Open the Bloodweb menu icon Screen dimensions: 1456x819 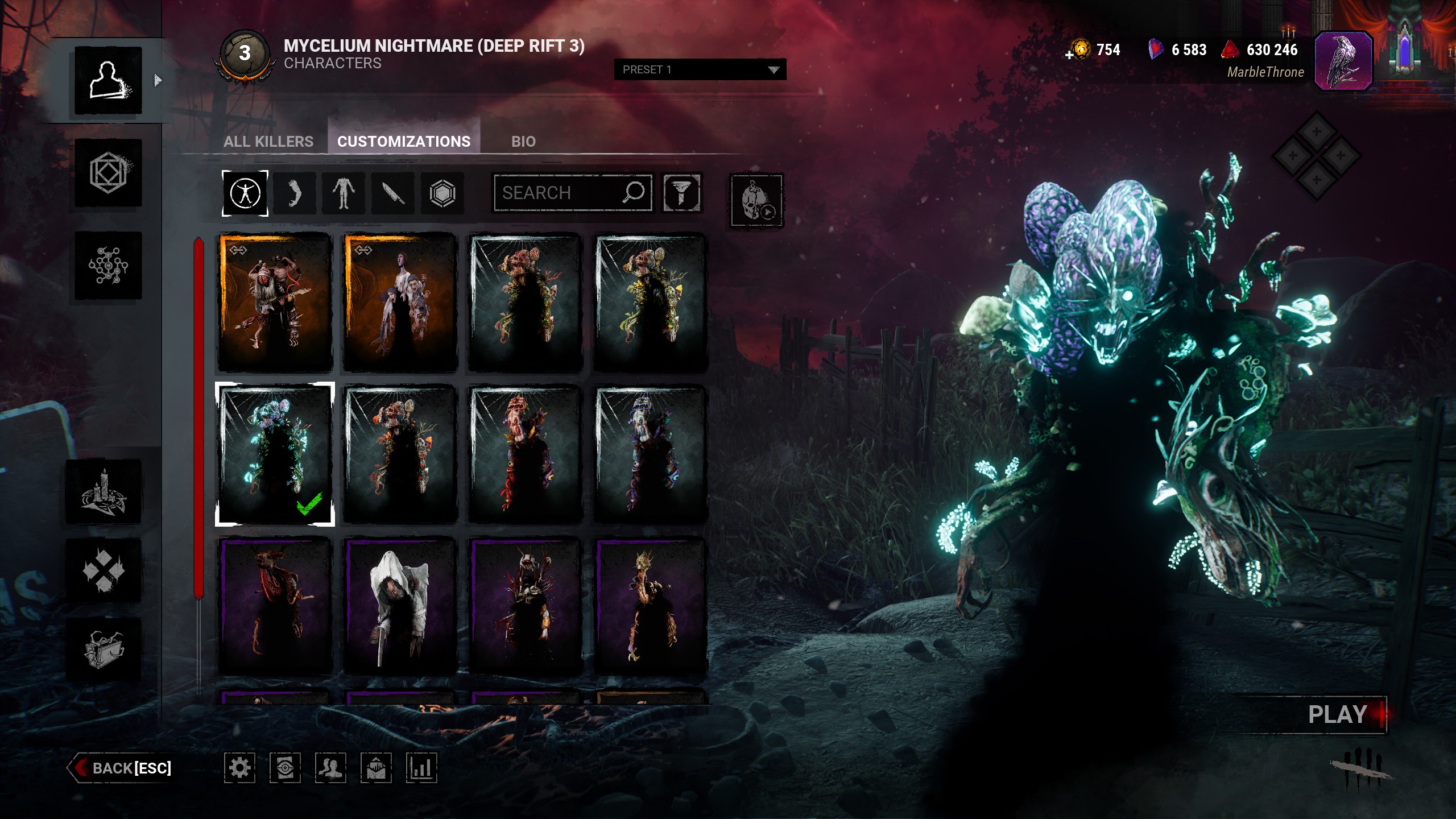(108, 265)
